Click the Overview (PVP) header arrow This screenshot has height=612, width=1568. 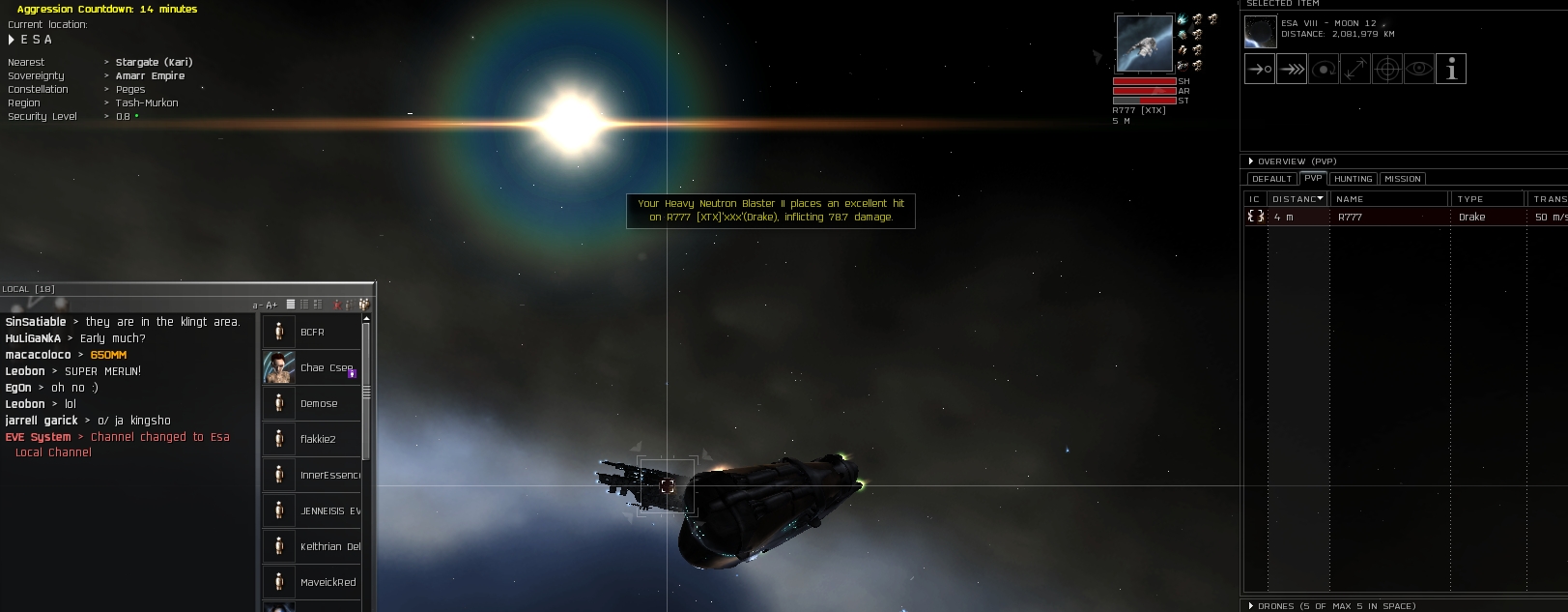(x=1251, y=161)
